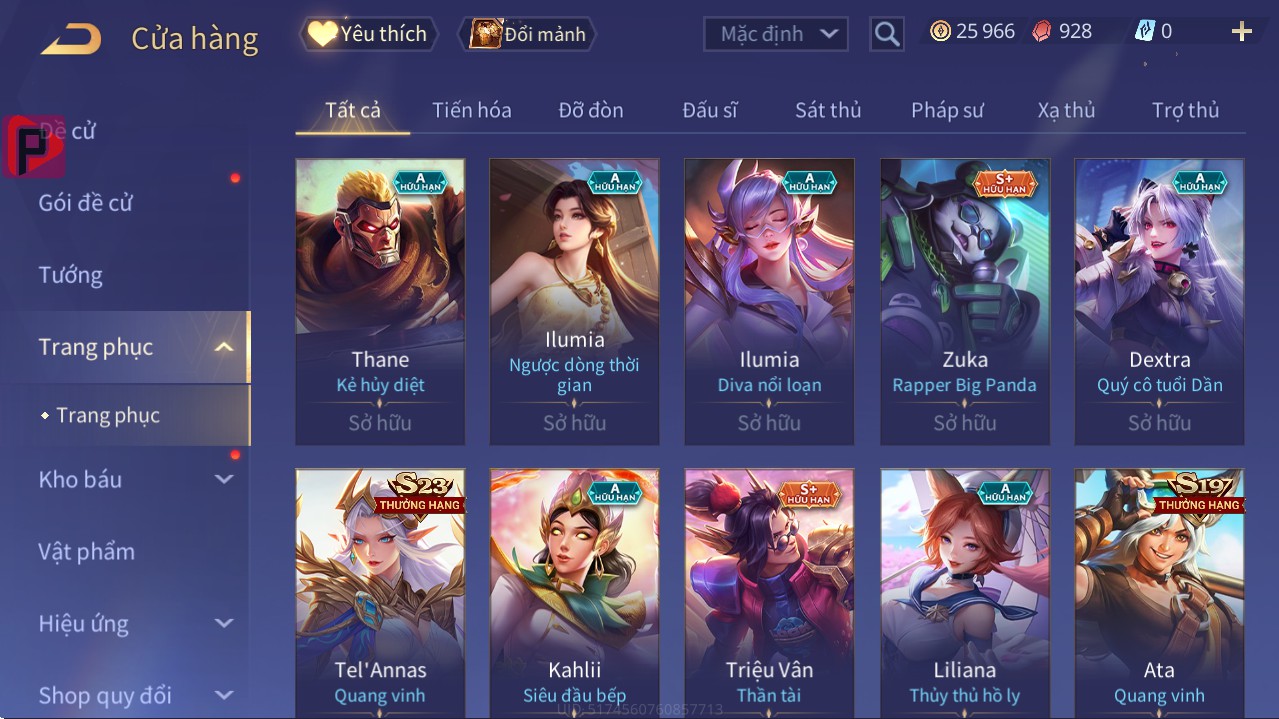Viewport: 1279px width, 719px height.
Task: Expand the Mặc định sort dropdown
Action: click(x=776, y=34)
